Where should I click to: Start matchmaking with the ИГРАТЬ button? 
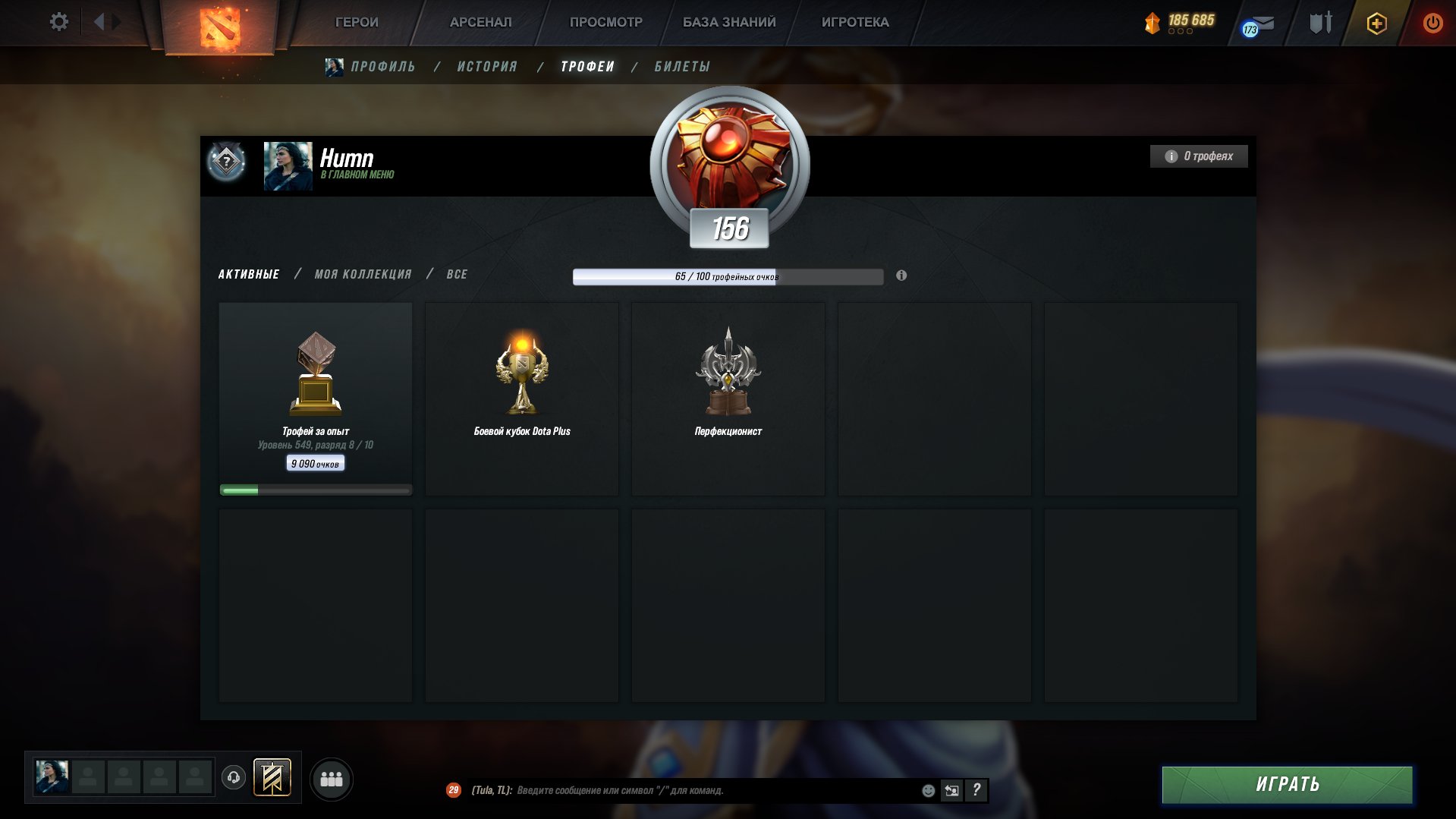coord(1287,784)
